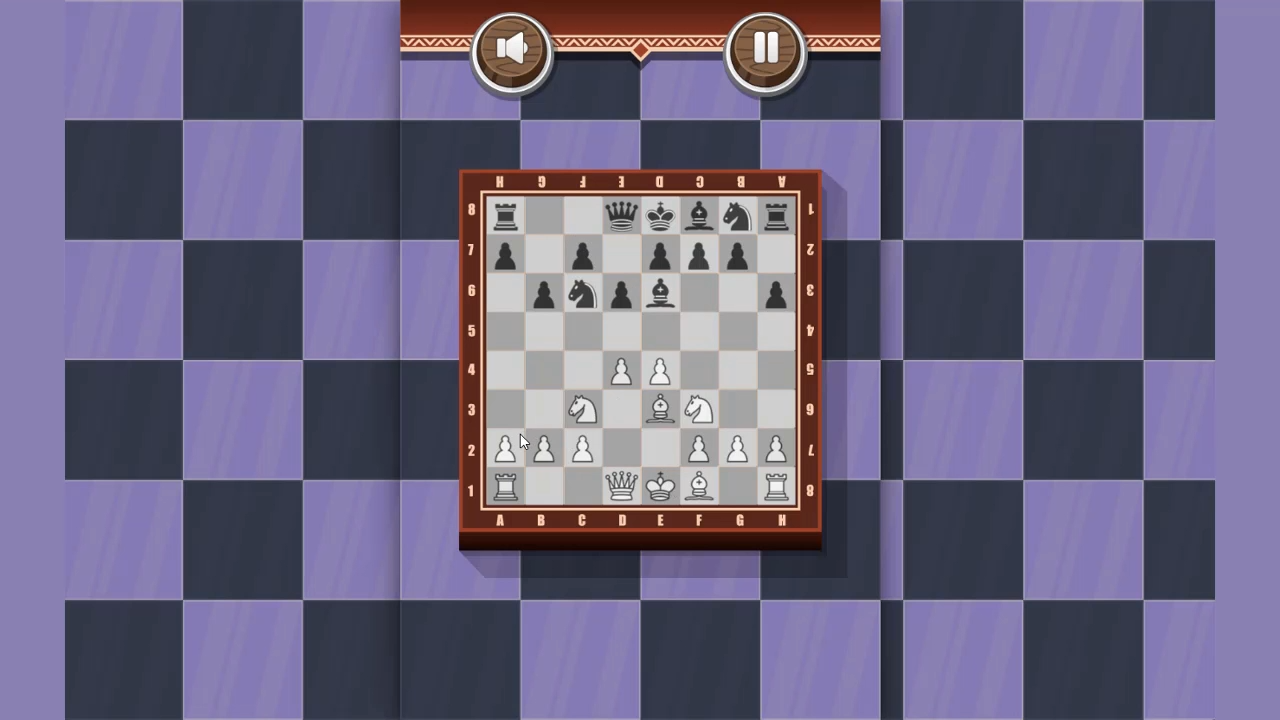Select the white knight on f3
Image resolution: width=1280 pixels, height=720 pixels.
click(699, 409)
